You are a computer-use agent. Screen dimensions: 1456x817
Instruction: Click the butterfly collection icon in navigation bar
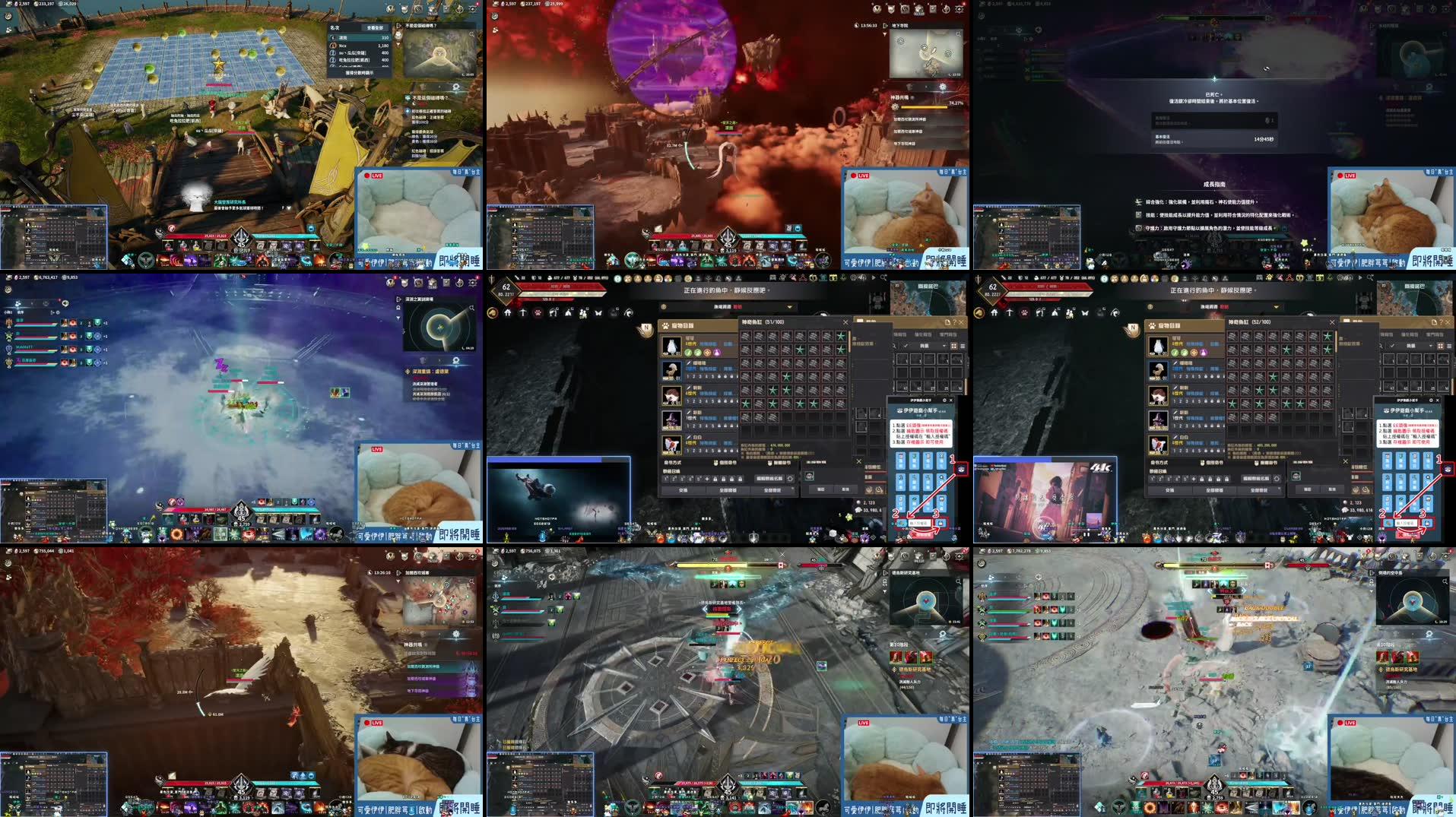(x=599, y=312)
